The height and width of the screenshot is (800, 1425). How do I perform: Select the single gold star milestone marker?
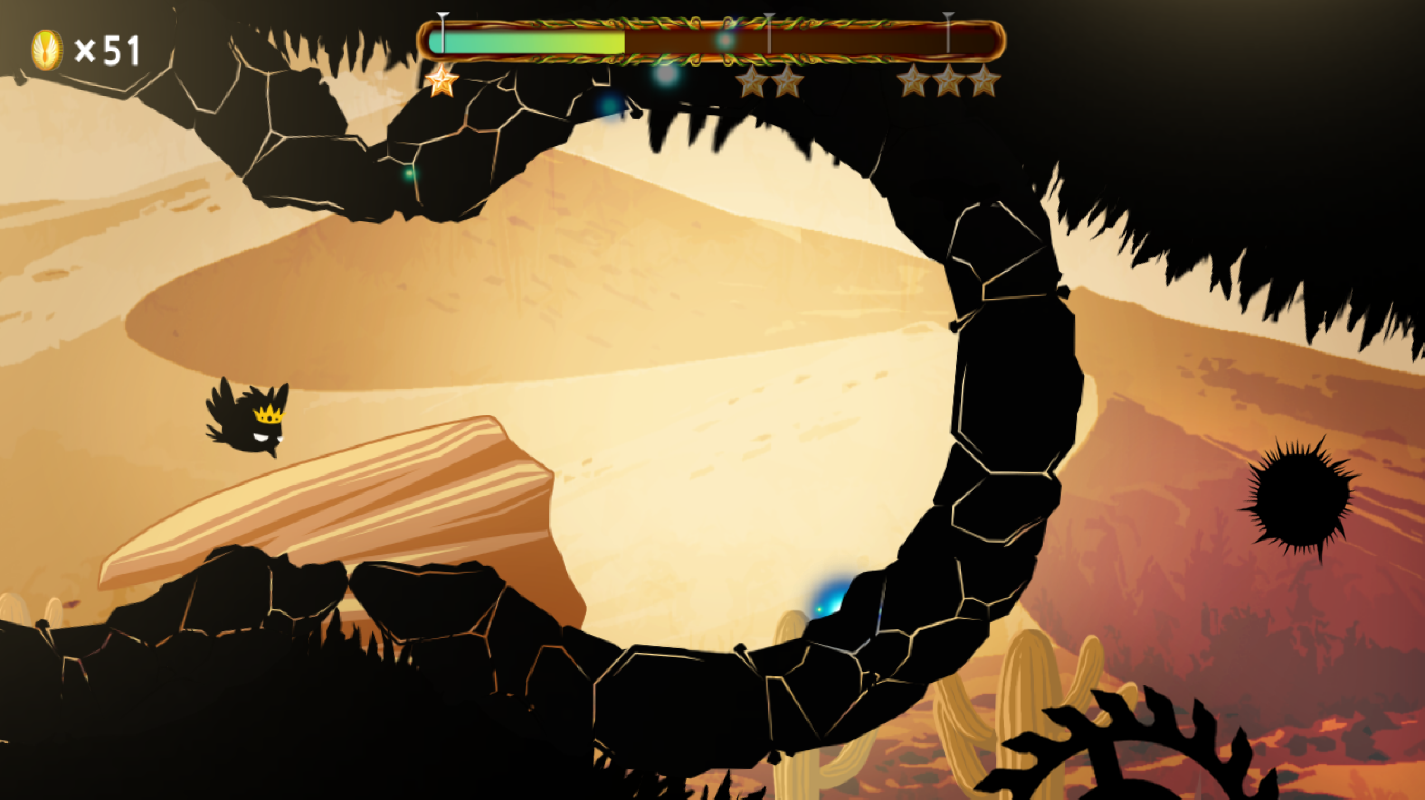pyautogui.click(x=440, y=80)
